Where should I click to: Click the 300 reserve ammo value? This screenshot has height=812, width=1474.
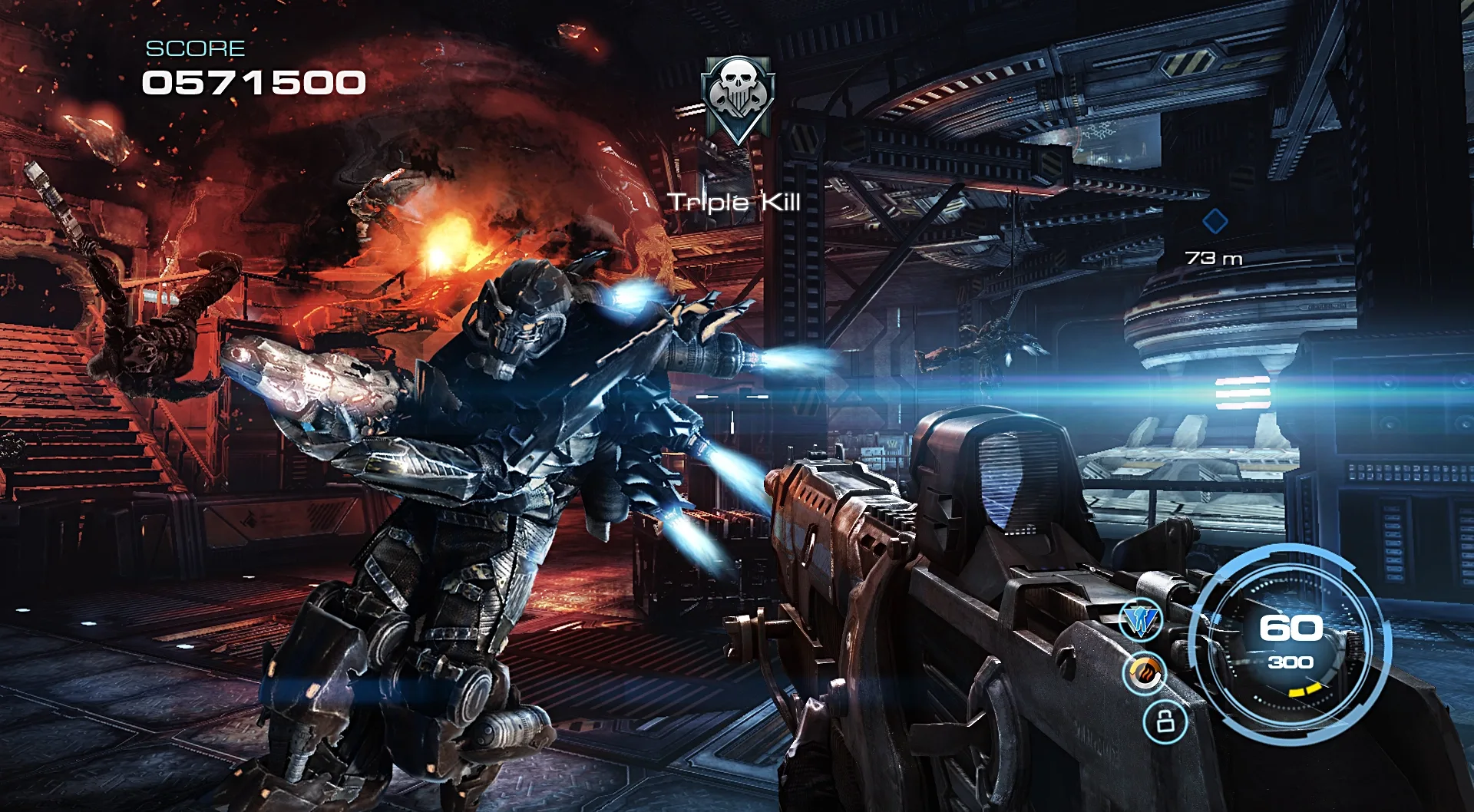[x=1292, y=662]
